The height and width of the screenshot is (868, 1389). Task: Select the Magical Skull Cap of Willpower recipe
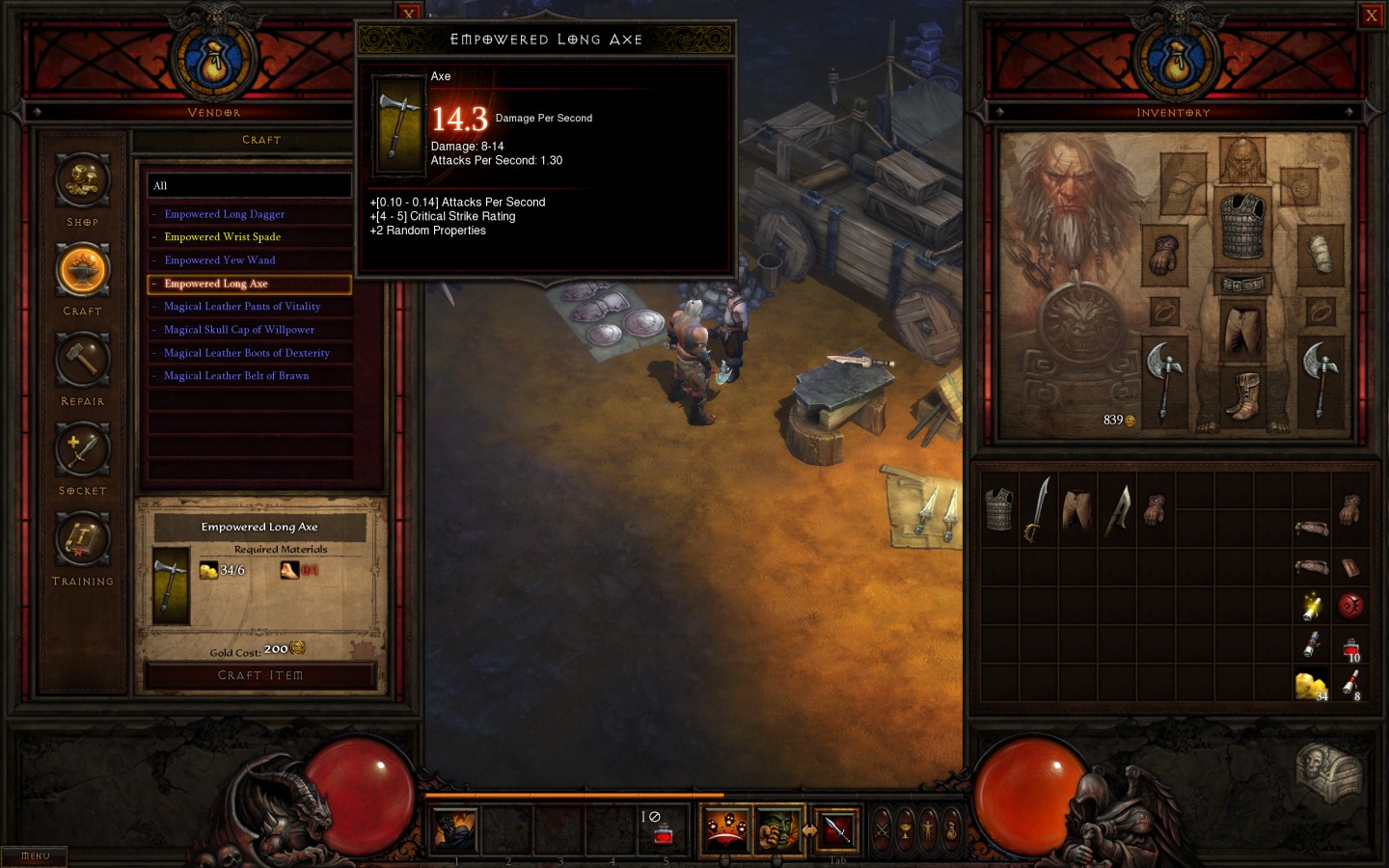click(237, 329)
